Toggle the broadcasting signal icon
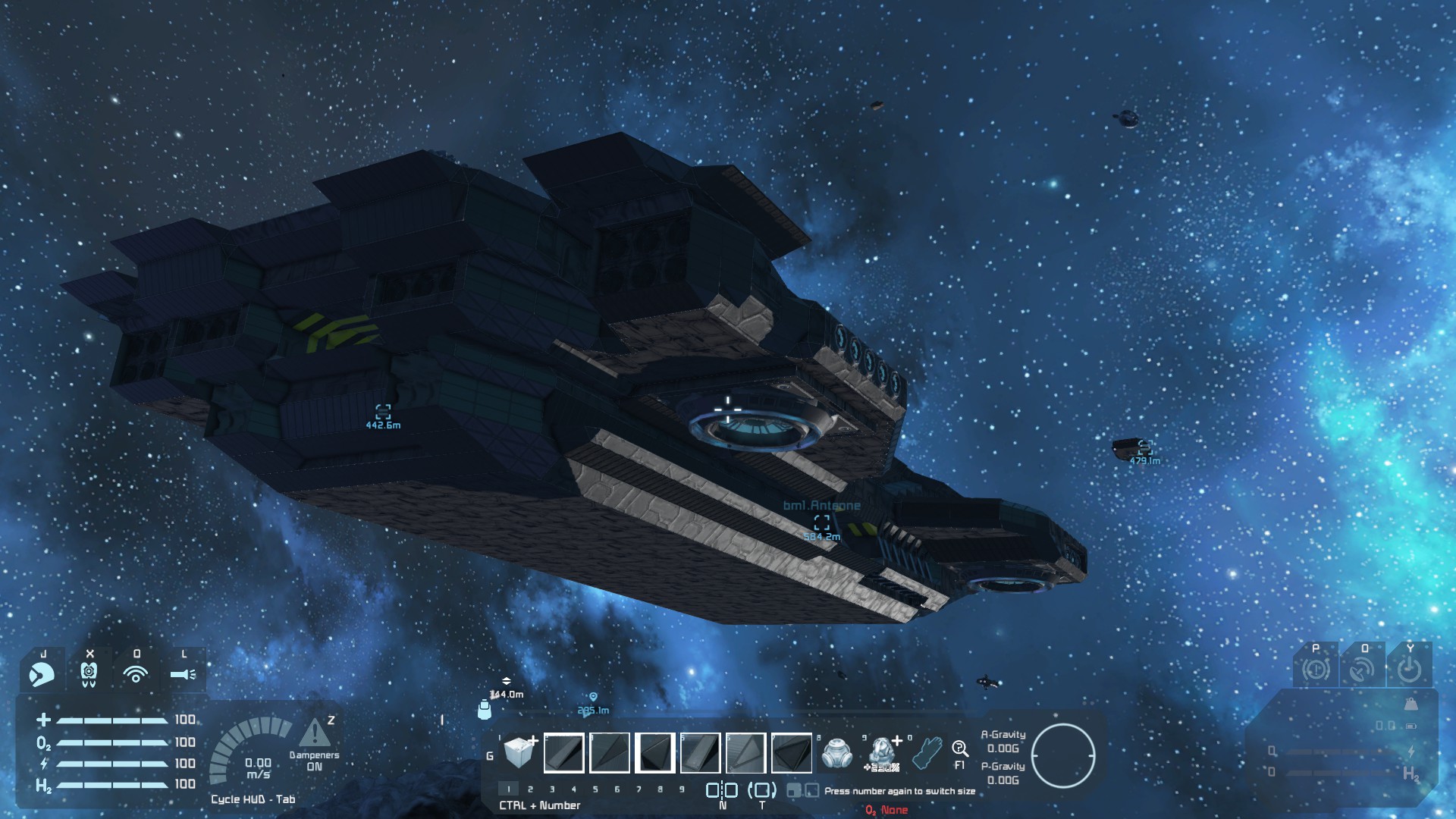Screen dimensions: 1456x819 tap(136, 673)
